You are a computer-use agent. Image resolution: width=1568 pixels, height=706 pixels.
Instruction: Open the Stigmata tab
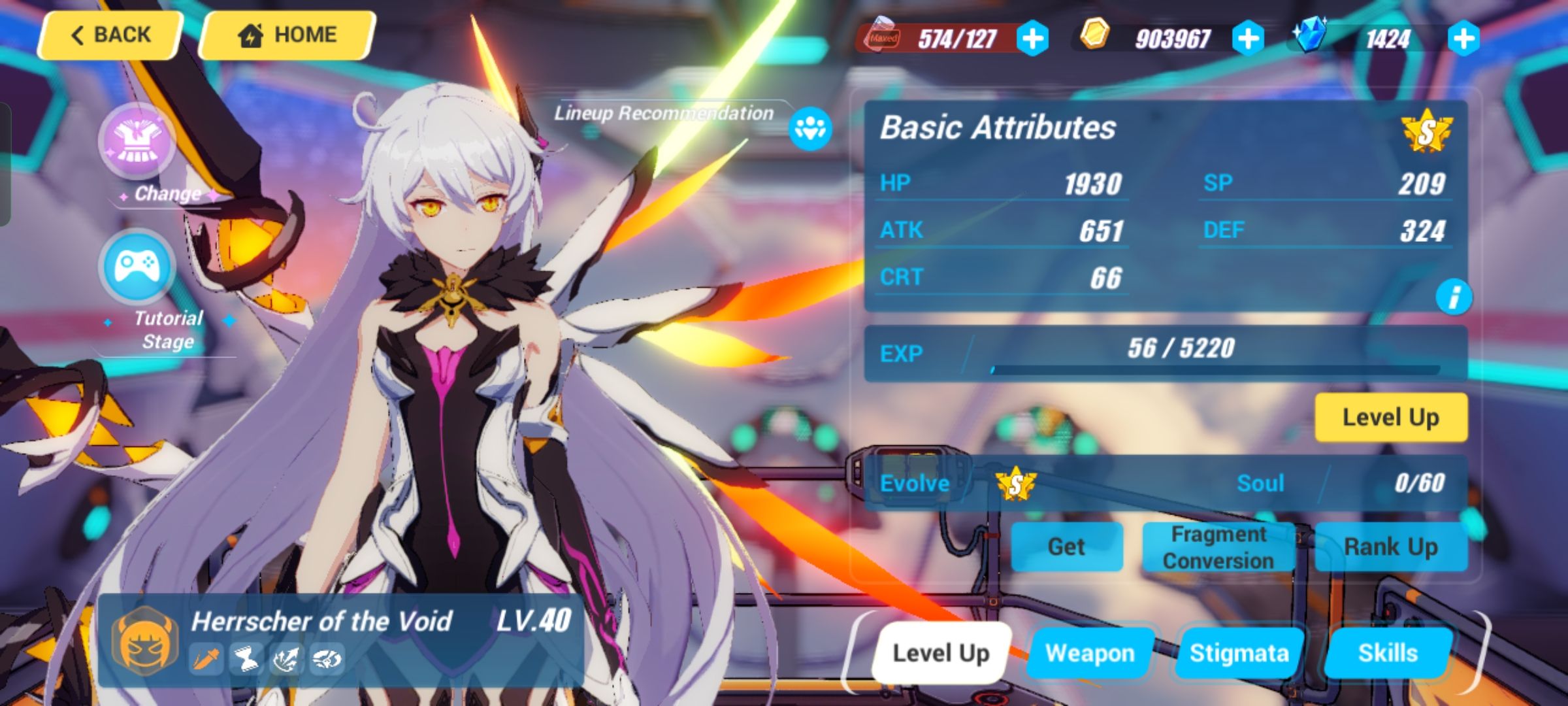click(x=1238, y=652)
